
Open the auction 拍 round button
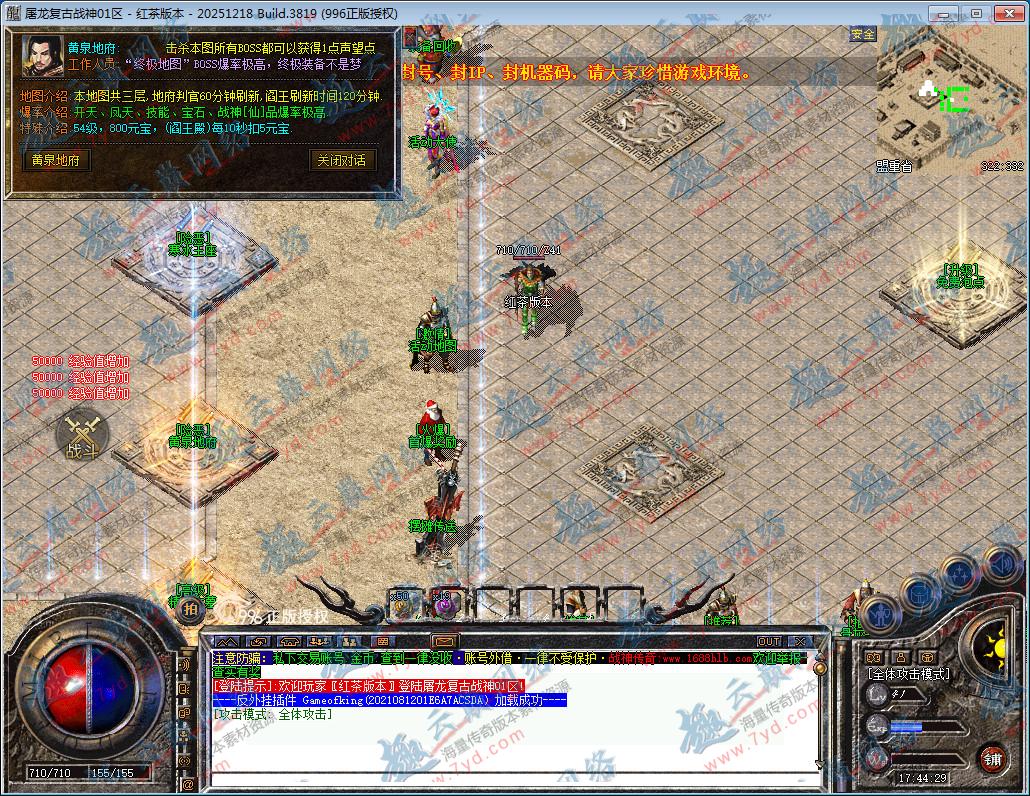pyautogui.click(x=191, y=608)
